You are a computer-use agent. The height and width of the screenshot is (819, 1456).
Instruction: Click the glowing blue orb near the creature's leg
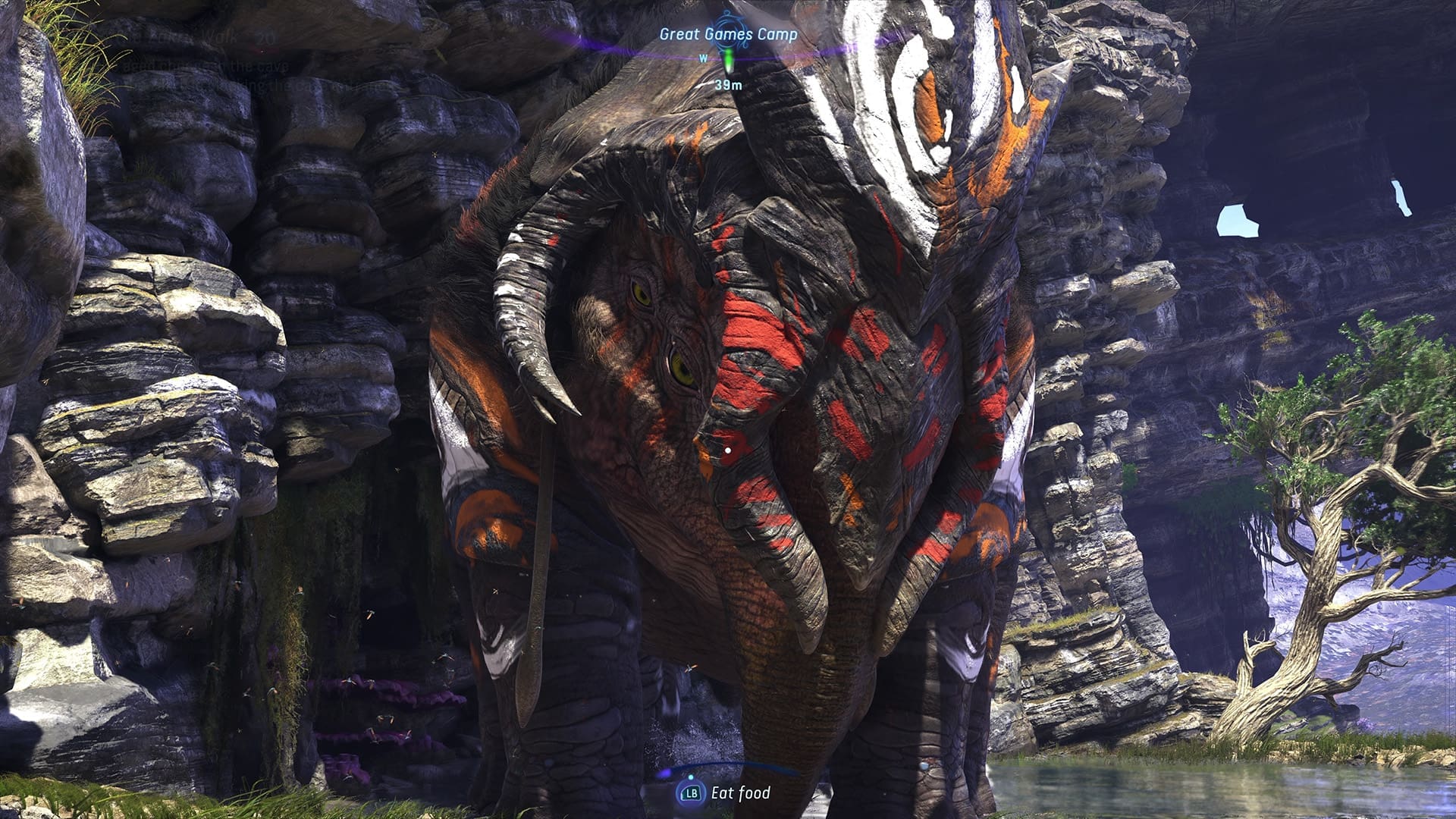[x=691, y=777]
